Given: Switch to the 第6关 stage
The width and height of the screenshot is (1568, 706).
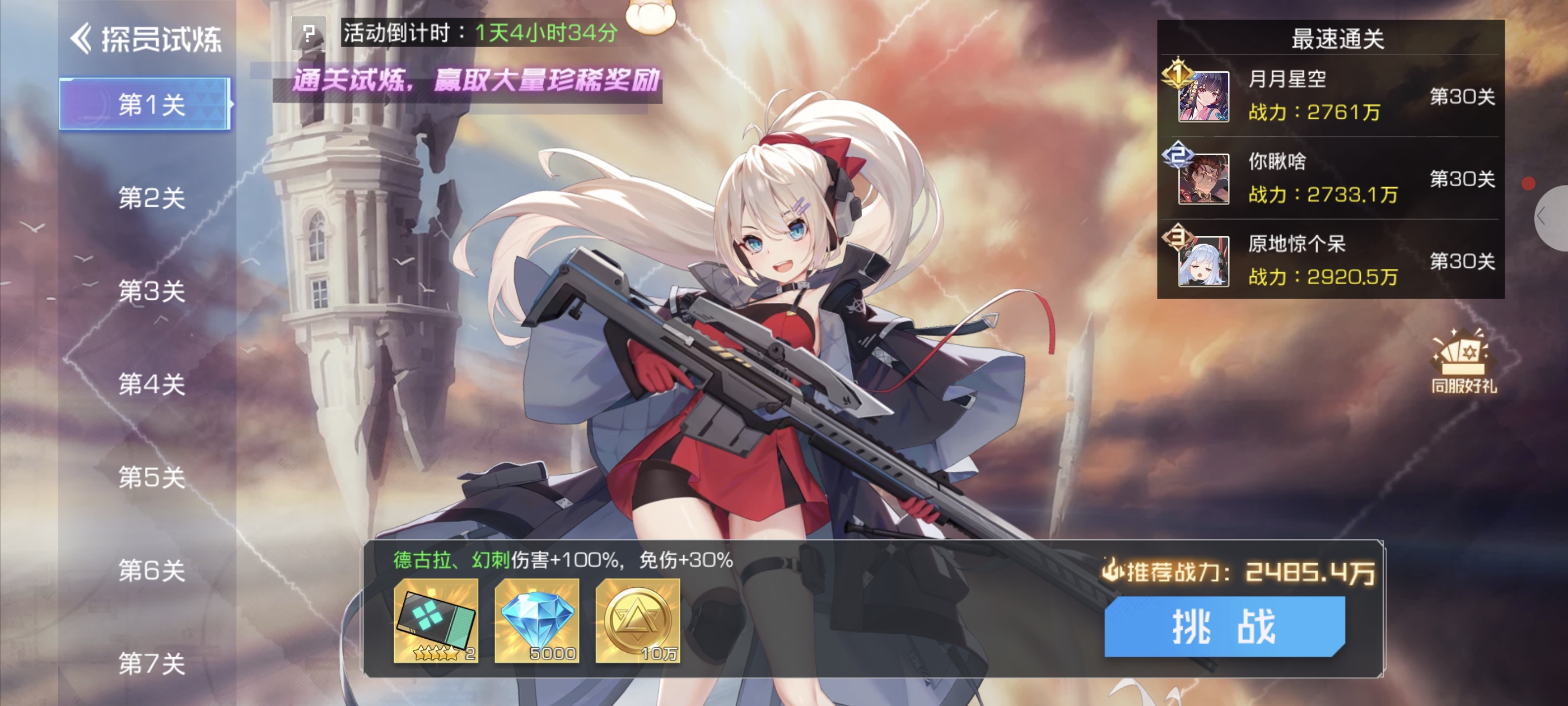Looking at the screenshot, I should [151, 571].
